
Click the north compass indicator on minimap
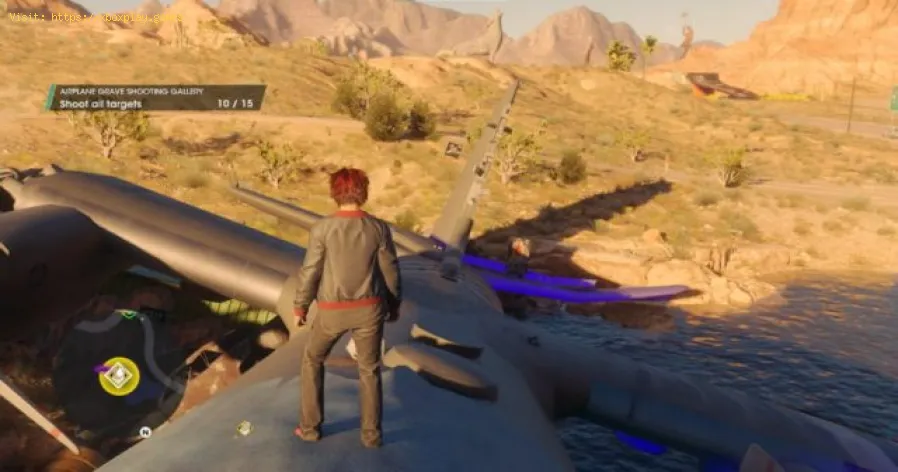coord(145,432)
